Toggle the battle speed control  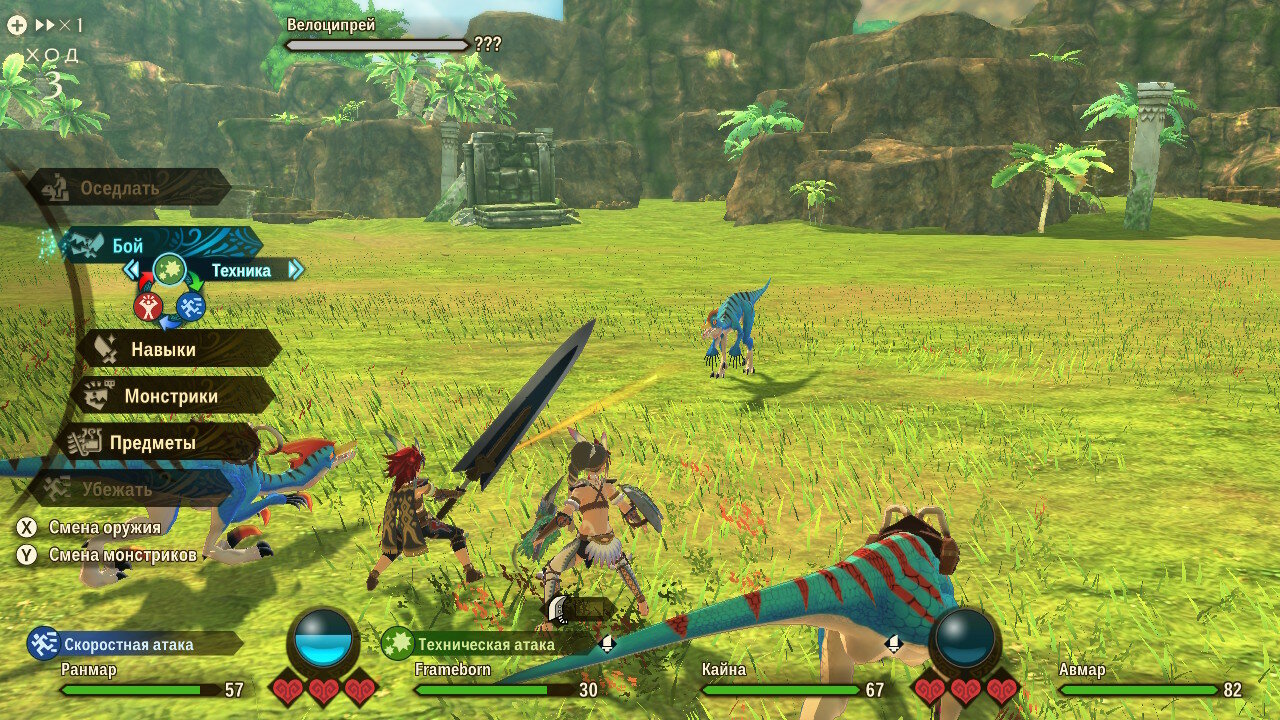pyautogui.click(x=45, y=25)
